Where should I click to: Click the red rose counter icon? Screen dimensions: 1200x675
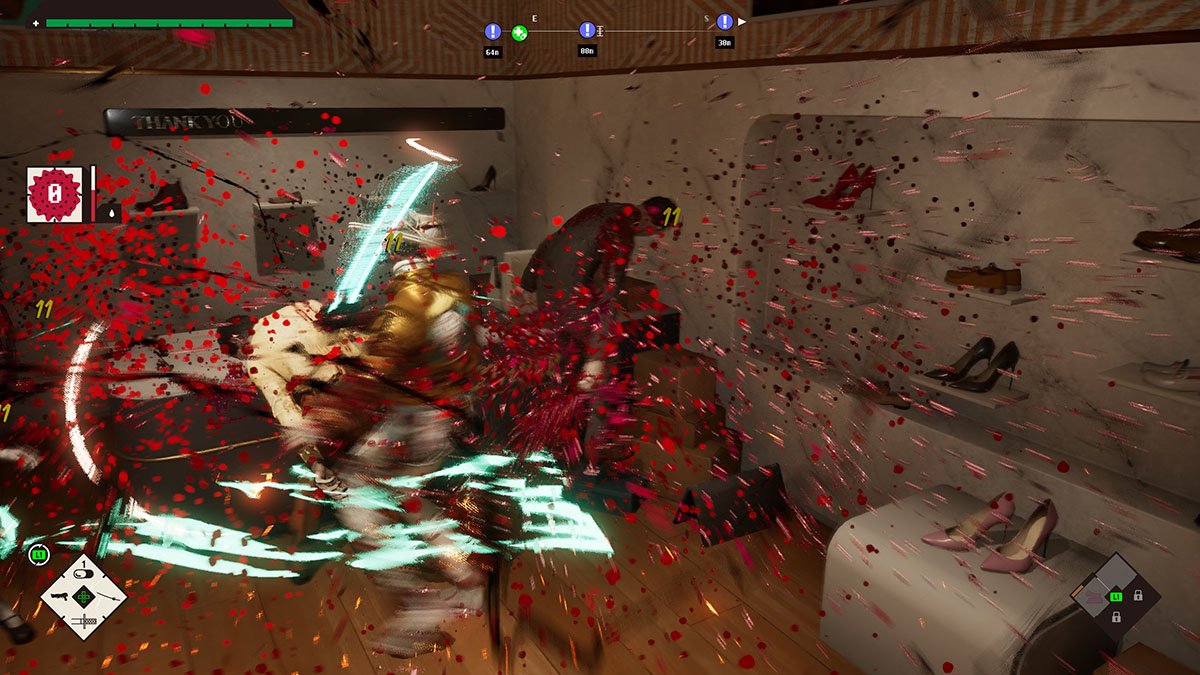[x=54, y=194]
